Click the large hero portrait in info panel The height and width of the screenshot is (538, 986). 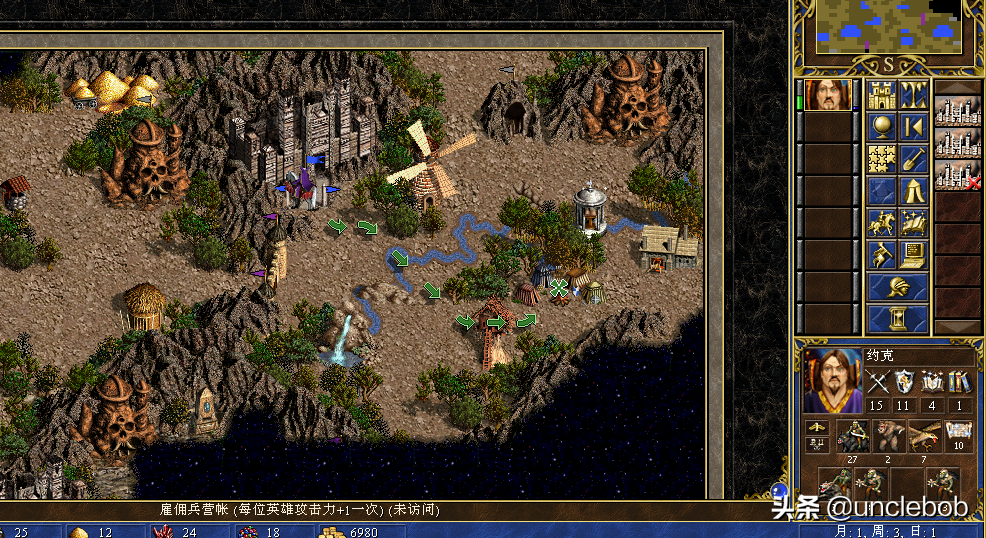click(x=832, y=382)
